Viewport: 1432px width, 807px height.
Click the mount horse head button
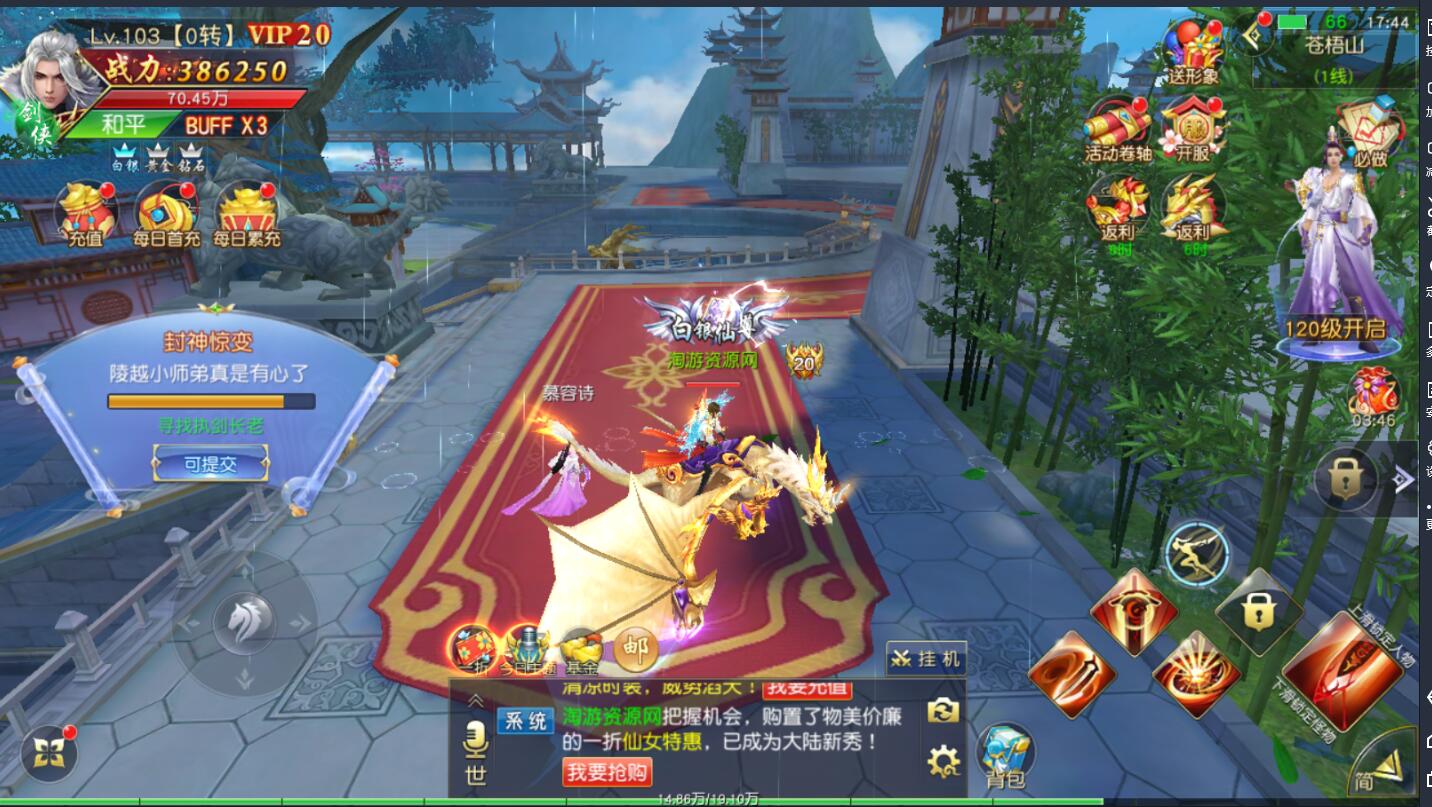(x=245, y=624)
